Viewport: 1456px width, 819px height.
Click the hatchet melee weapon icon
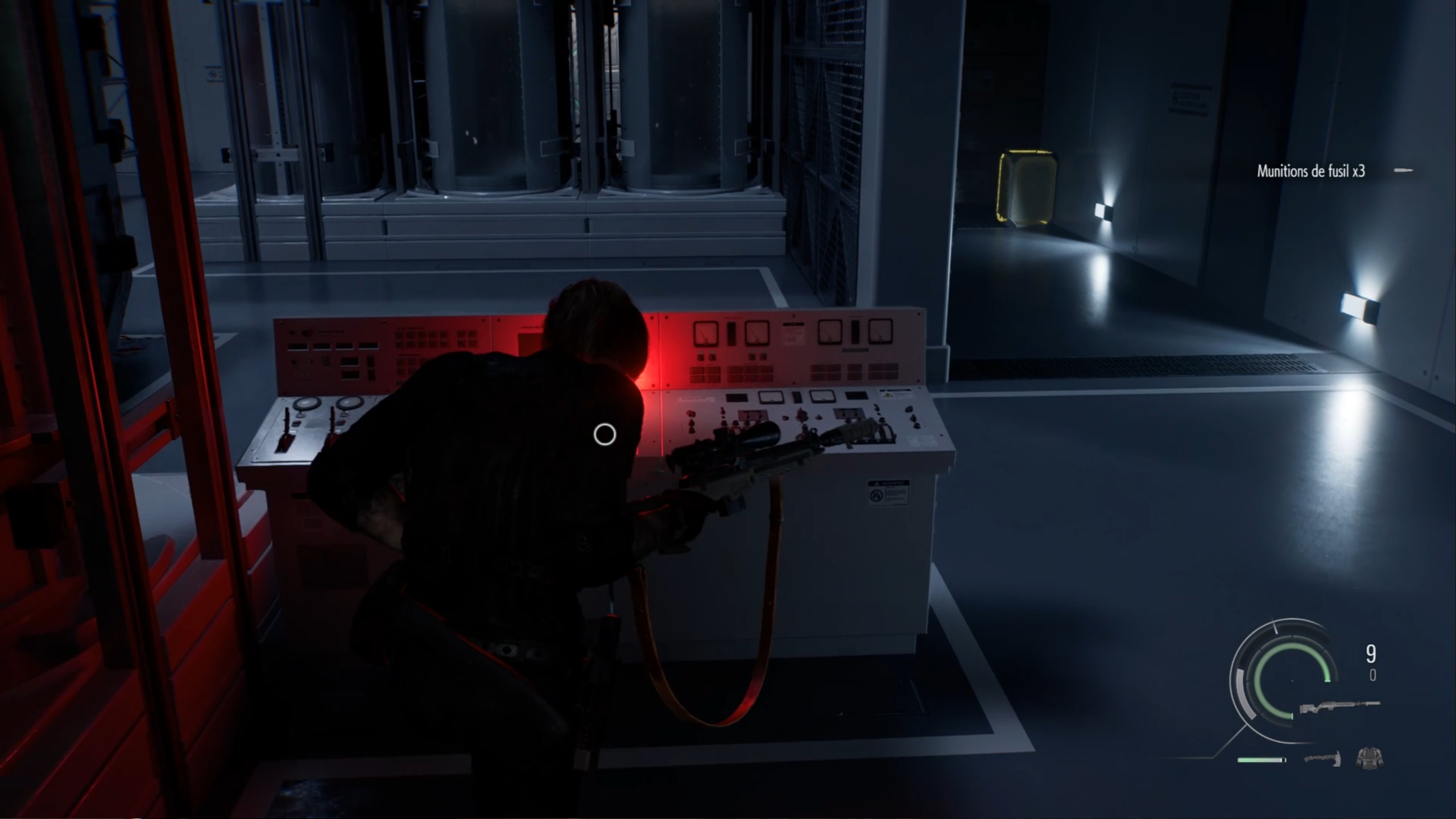(1322, 759)
